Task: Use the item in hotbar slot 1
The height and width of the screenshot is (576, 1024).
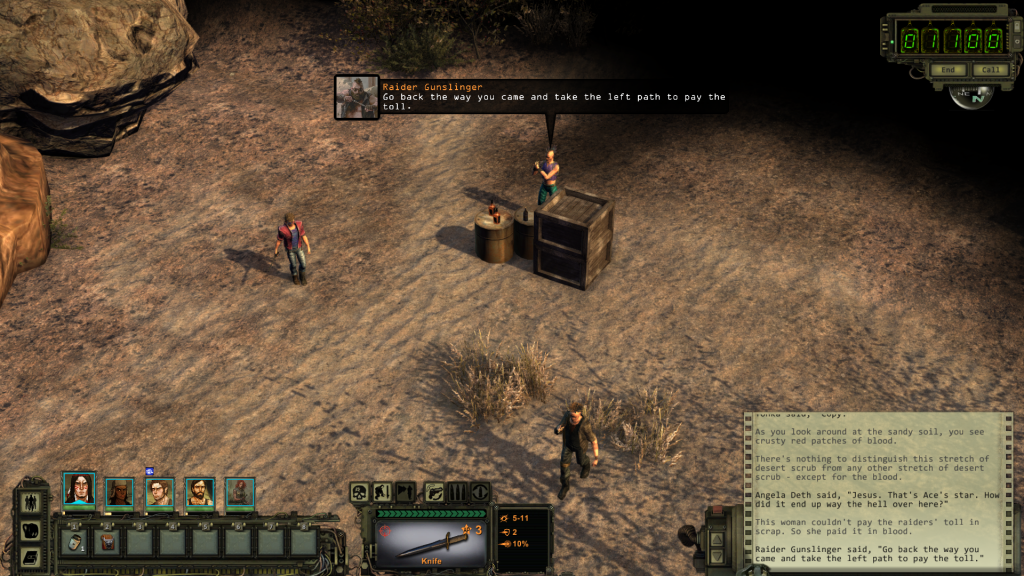Action: [x=75, y=542]
